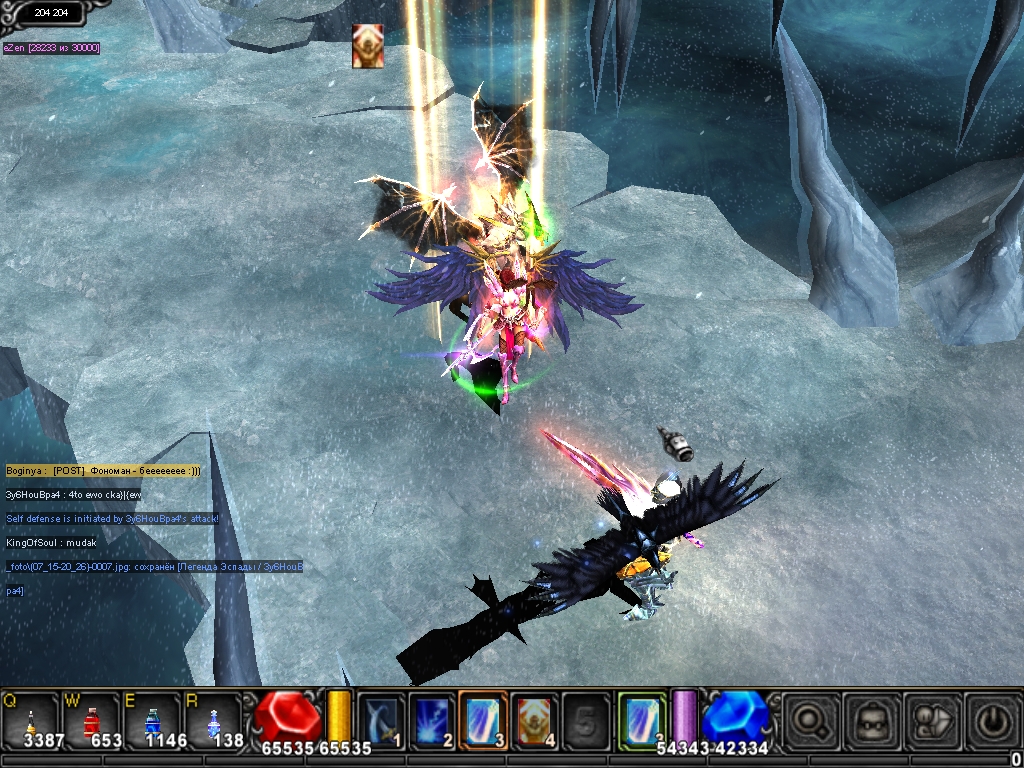Click the active buff icon at top
The width and height of the screenshot is (1024, 768).
(x=367, y=46)
